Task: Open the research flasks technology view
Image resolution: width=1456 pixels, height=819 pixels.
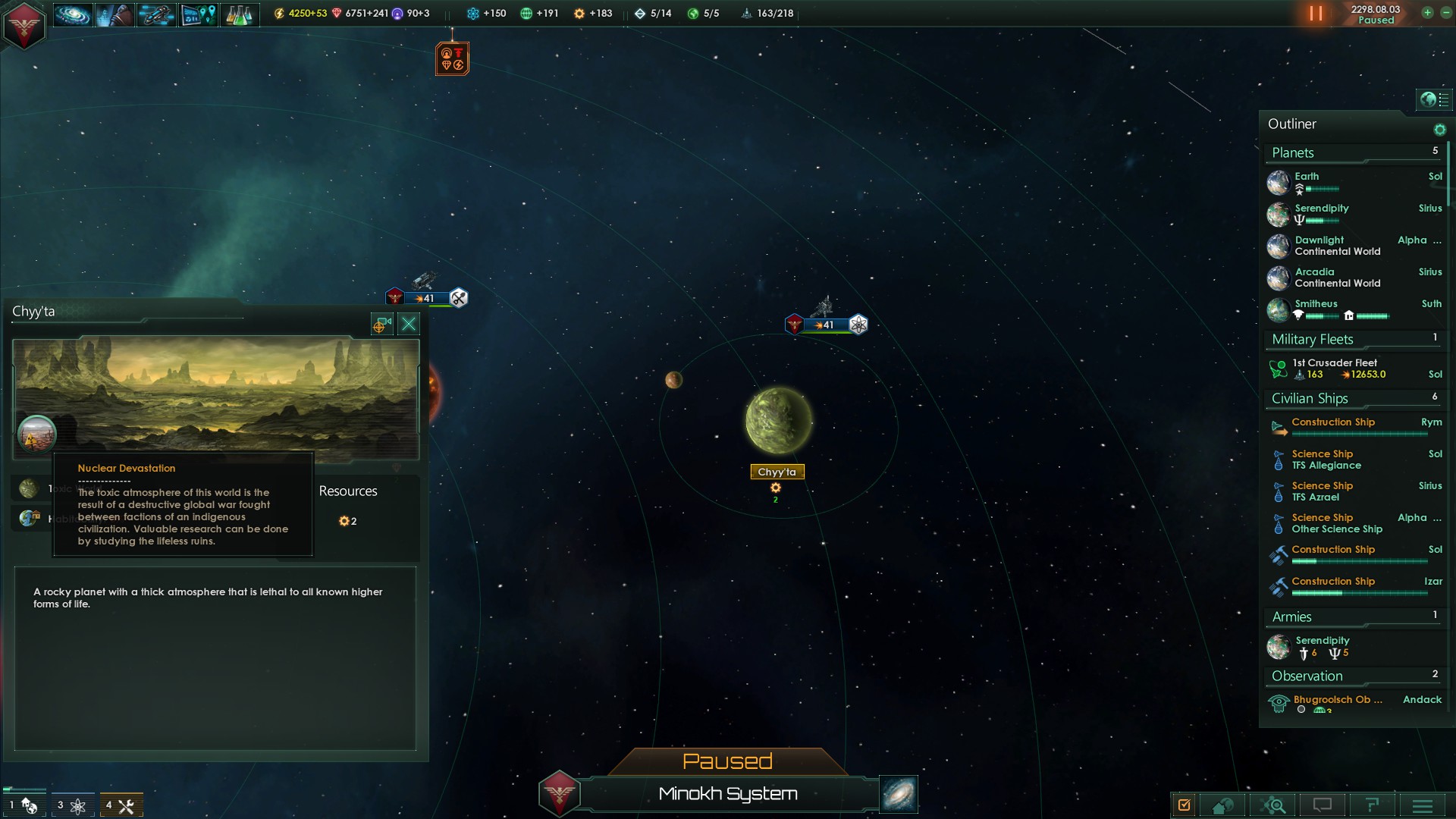Action: click(x=239, y=14)
